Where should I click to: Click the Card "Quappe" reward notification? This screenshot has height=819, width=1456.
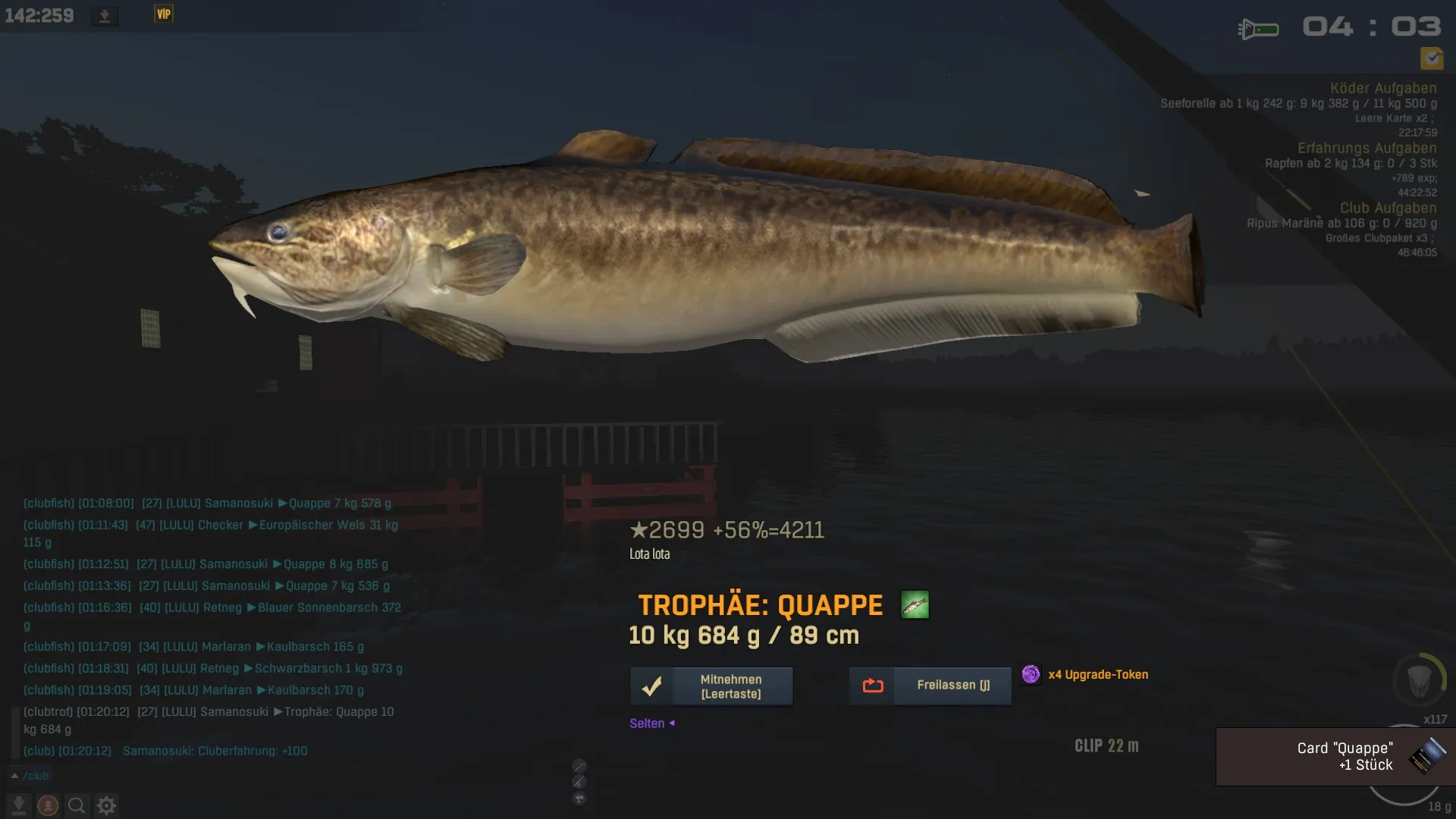tap(1335, 757)
